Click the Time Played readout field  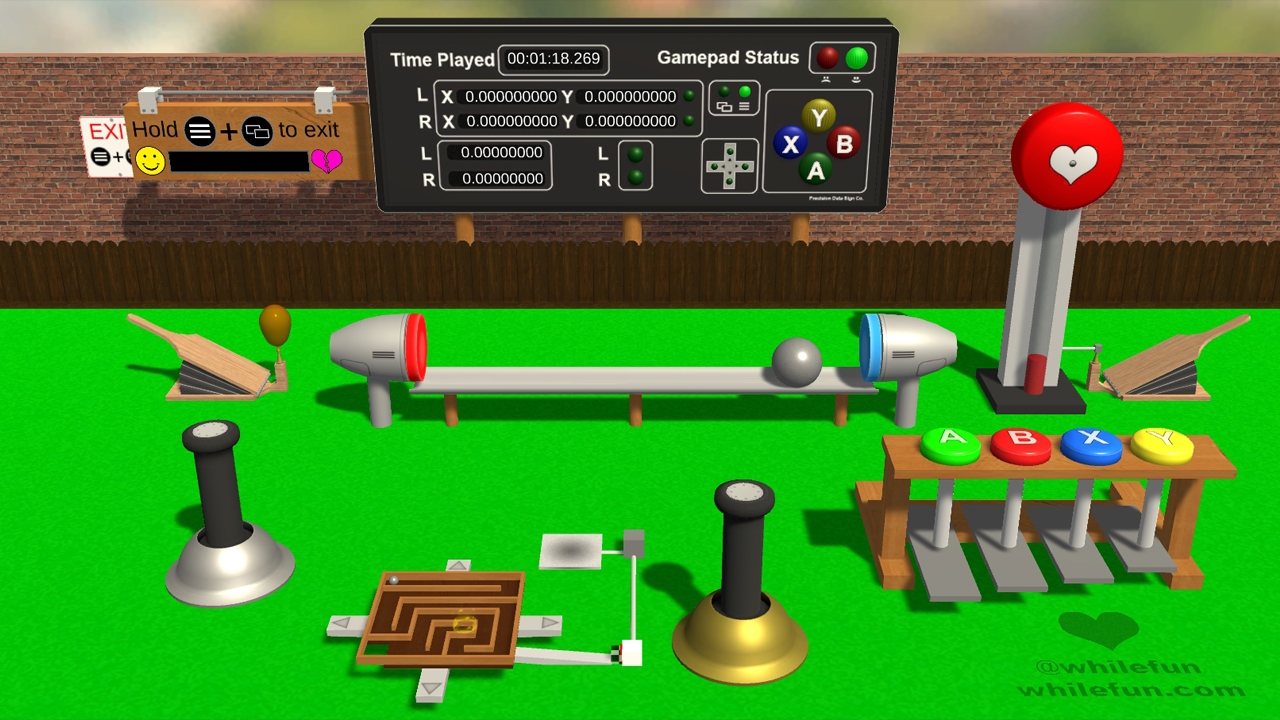coord(553,59)
